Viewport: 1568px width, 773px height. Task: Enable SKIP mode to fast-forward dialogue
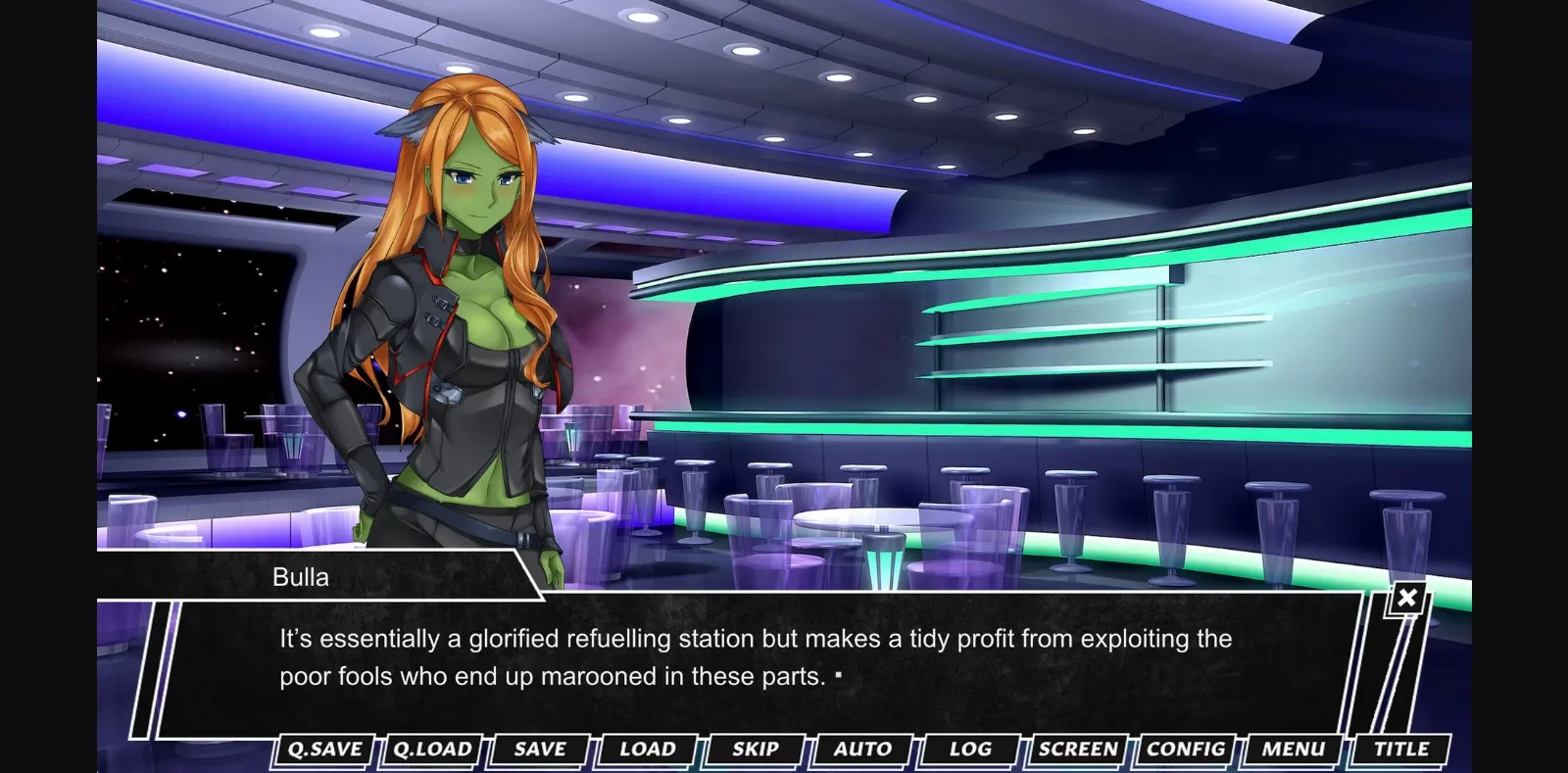point(753,749)
